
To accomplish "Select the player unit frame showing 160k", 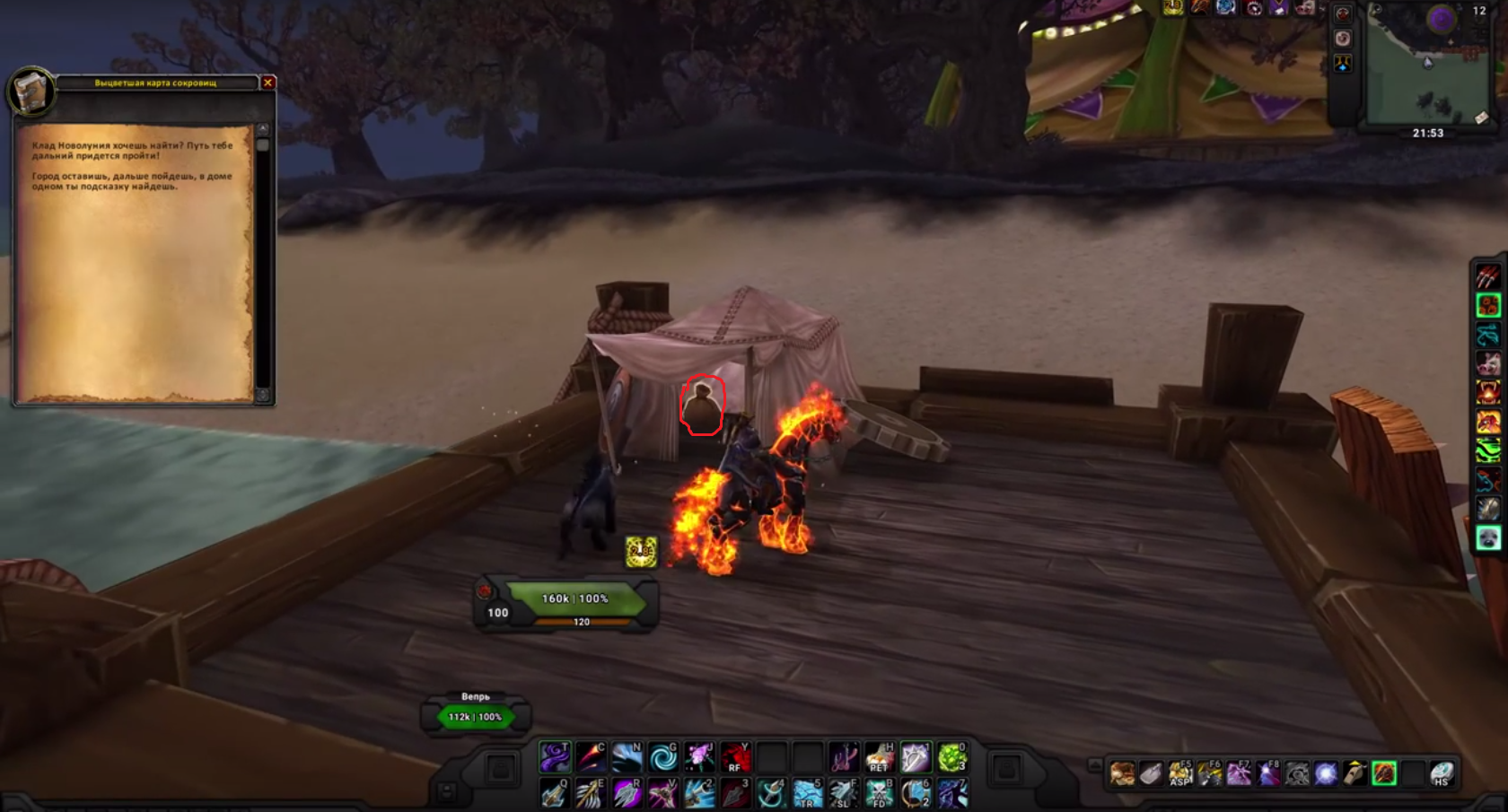I will point(574,599).
